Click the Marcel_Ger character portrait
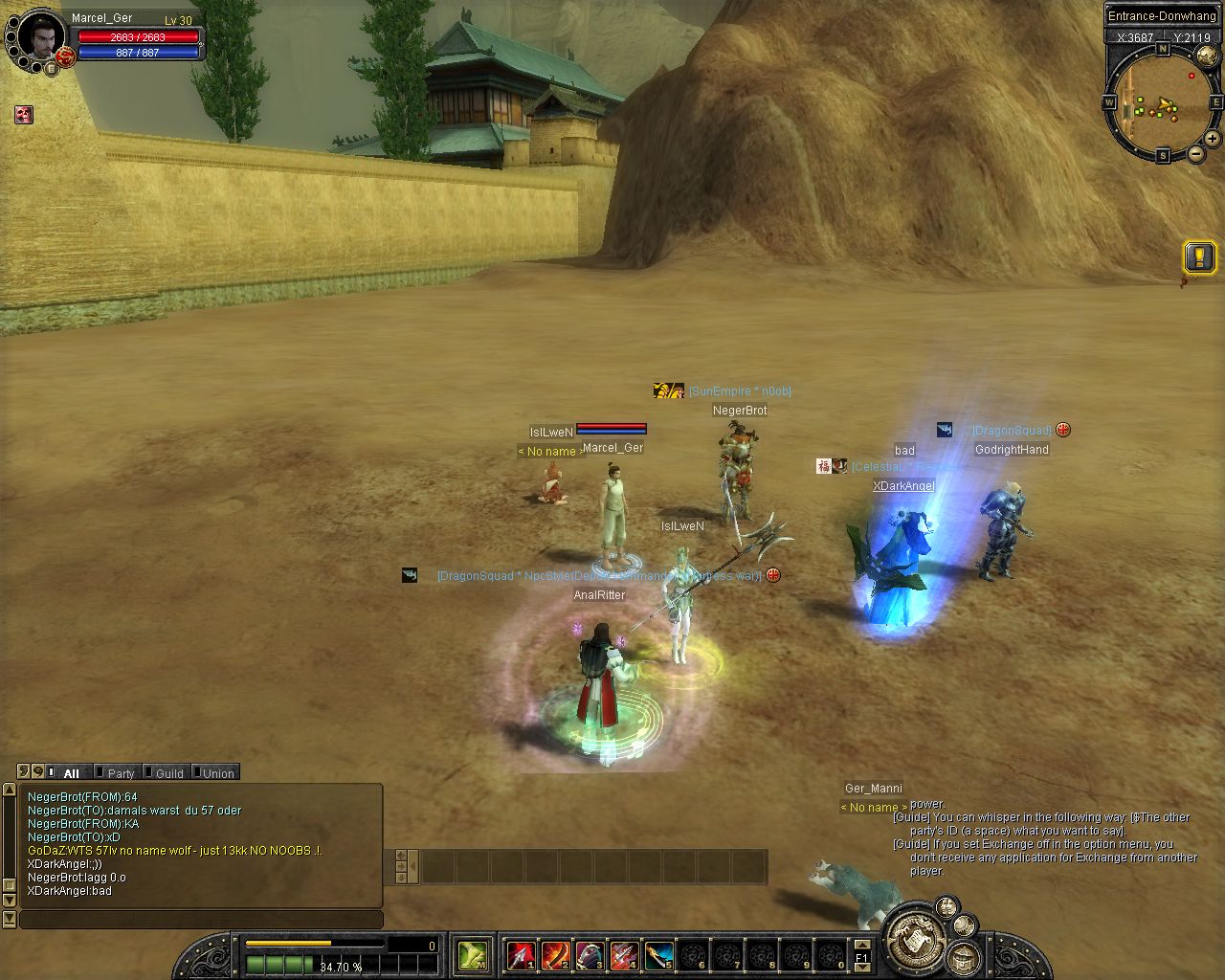 click(40, 38)
